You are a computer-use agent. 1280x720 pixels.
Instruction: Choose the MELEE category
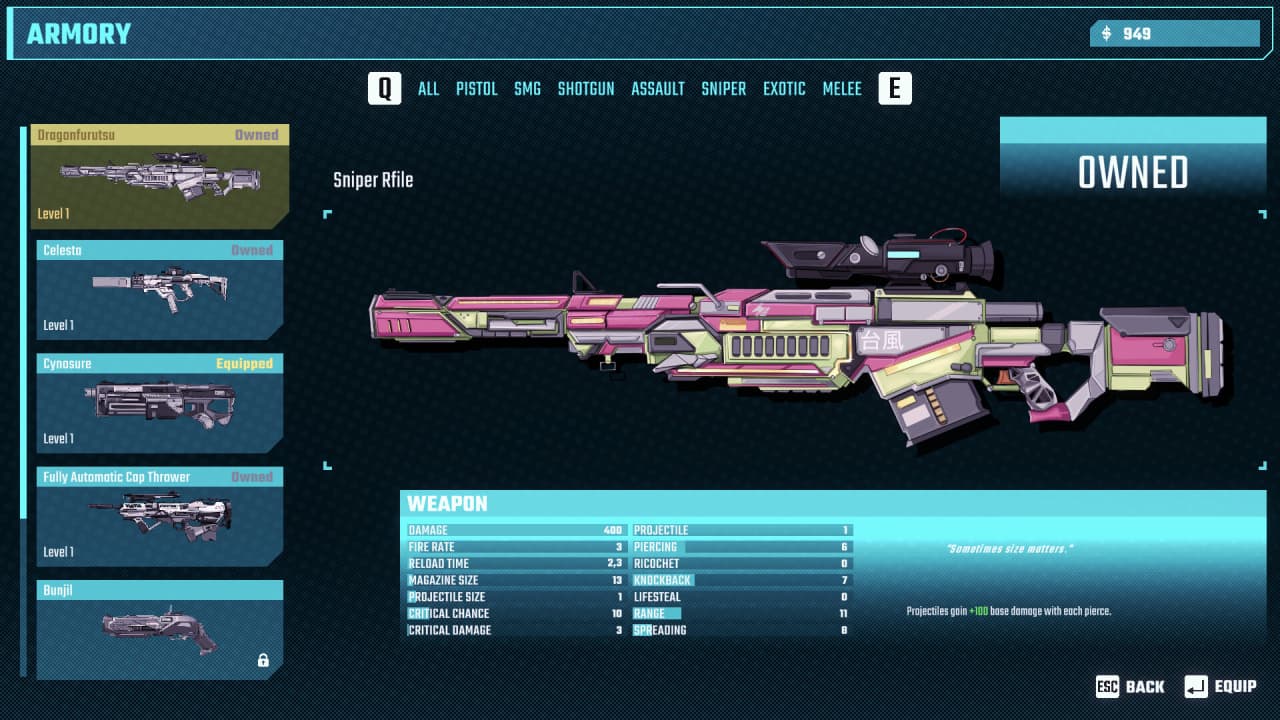(842, 89)
